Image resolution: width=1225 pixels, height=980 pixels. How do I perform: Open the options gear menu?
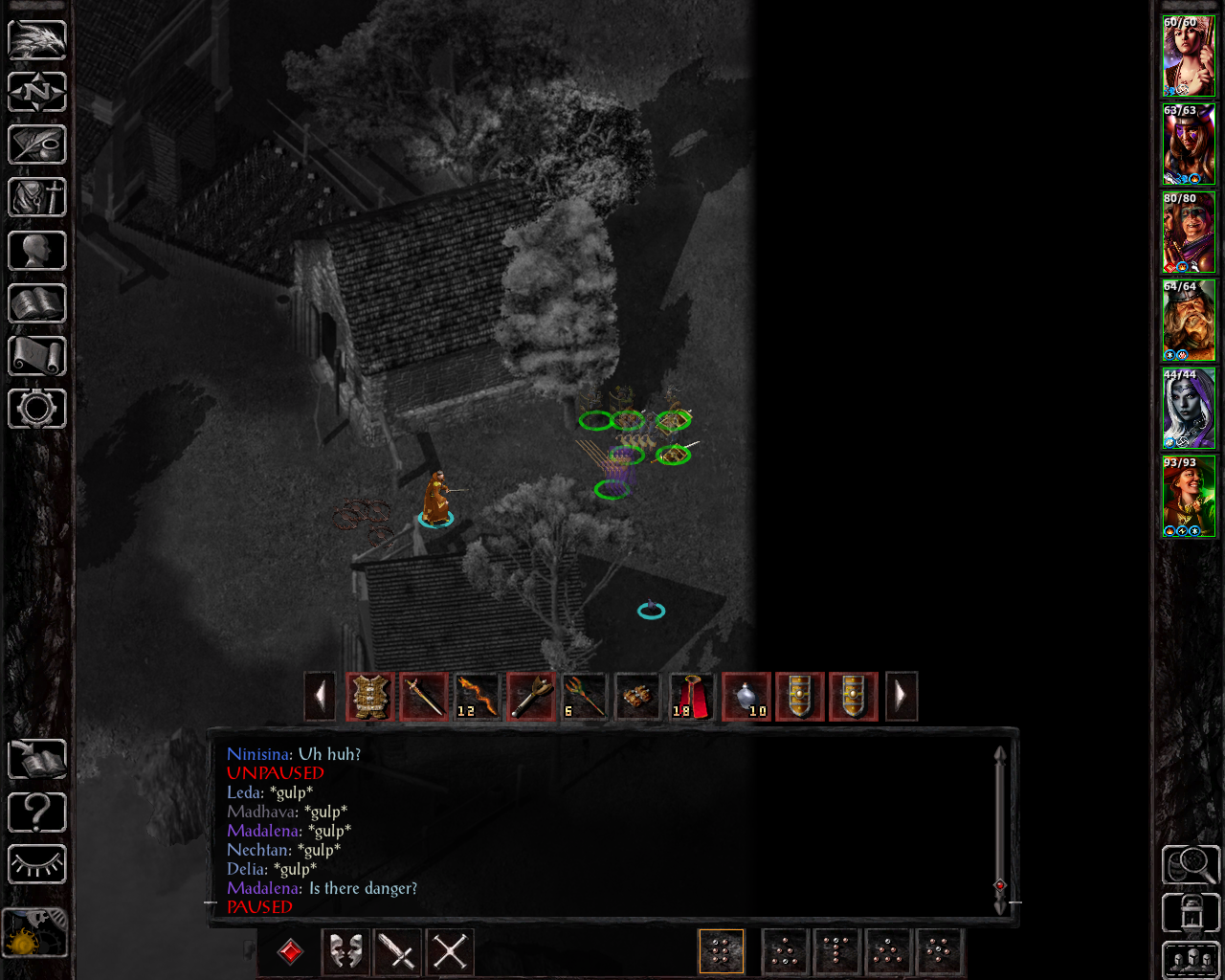pyautogui.click(x=37, y=409)
